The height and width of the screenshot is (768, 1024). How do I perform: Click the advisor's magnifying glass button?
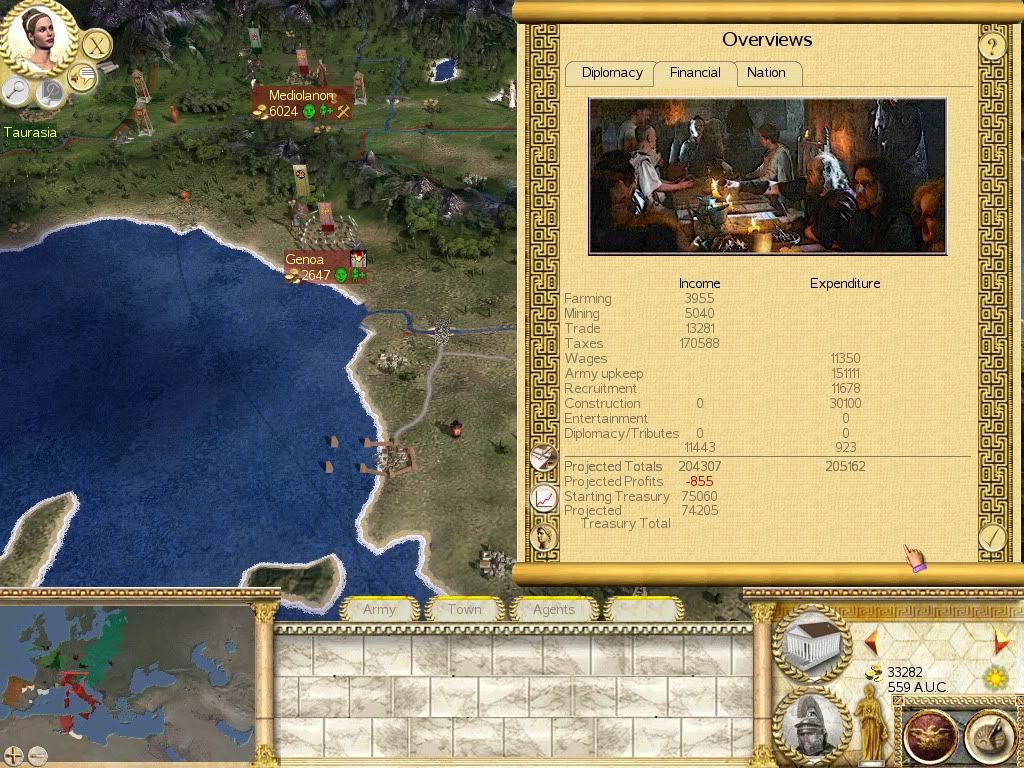pos(17,92)
